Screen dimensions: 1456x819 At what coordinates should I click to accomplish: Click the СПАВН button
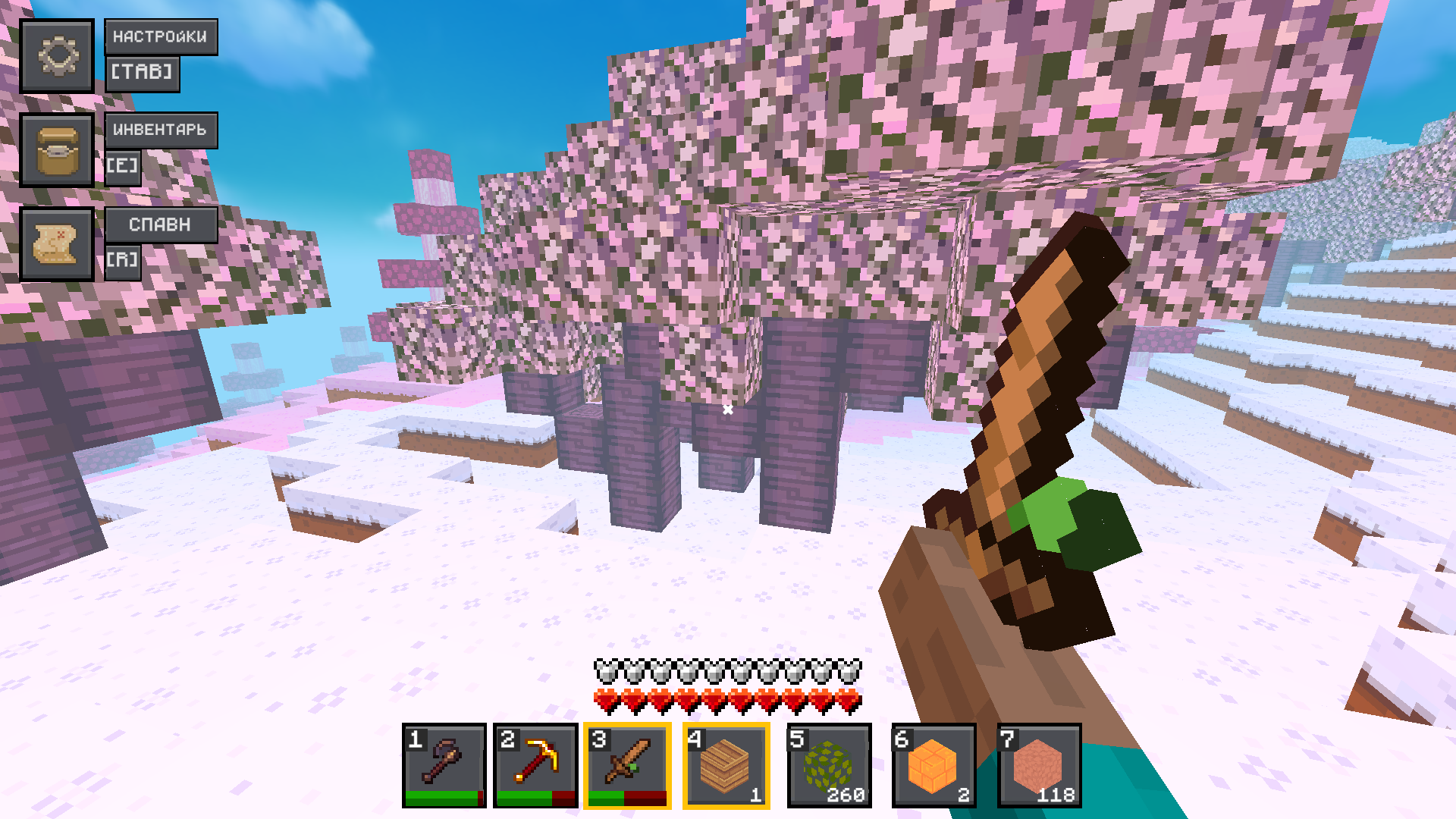point(160,223)
